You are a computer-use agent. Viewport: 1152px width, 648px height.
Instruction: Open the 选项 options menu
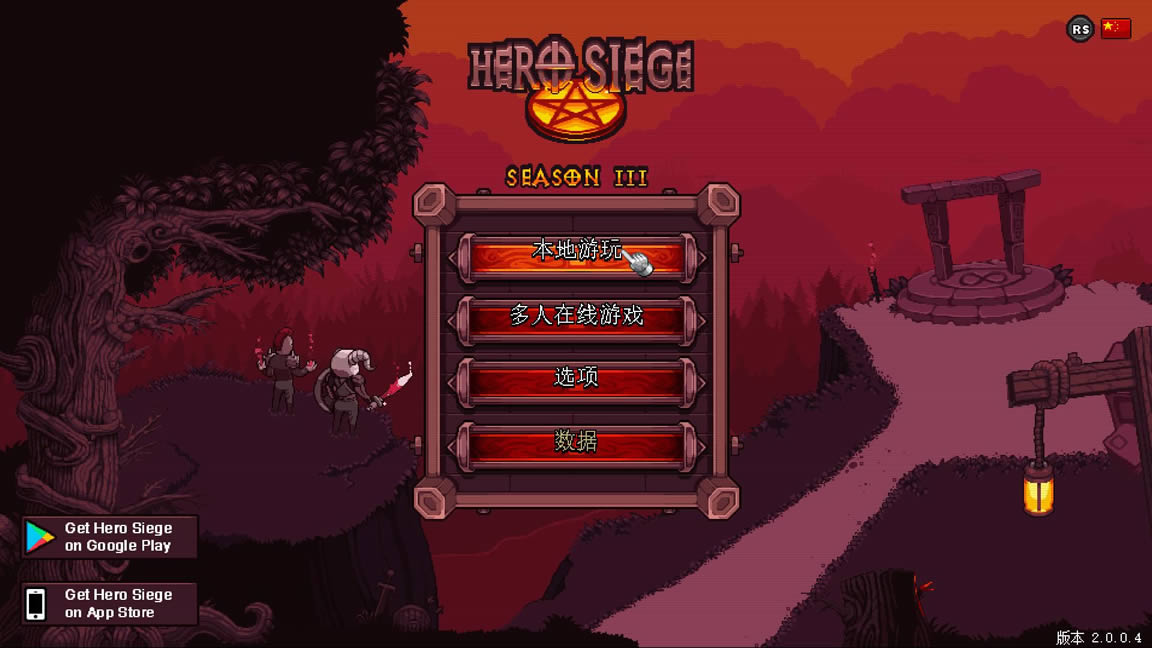[576, 380]
